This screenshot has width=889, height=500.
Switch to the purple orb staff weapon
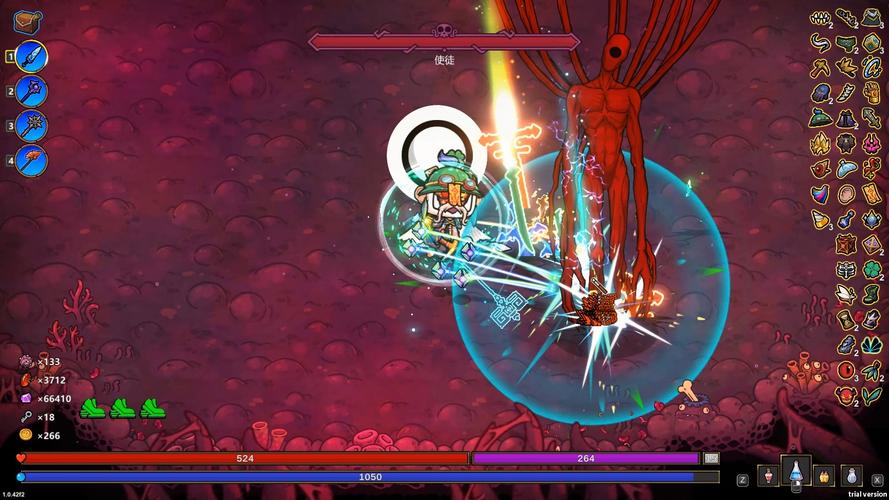31,91
